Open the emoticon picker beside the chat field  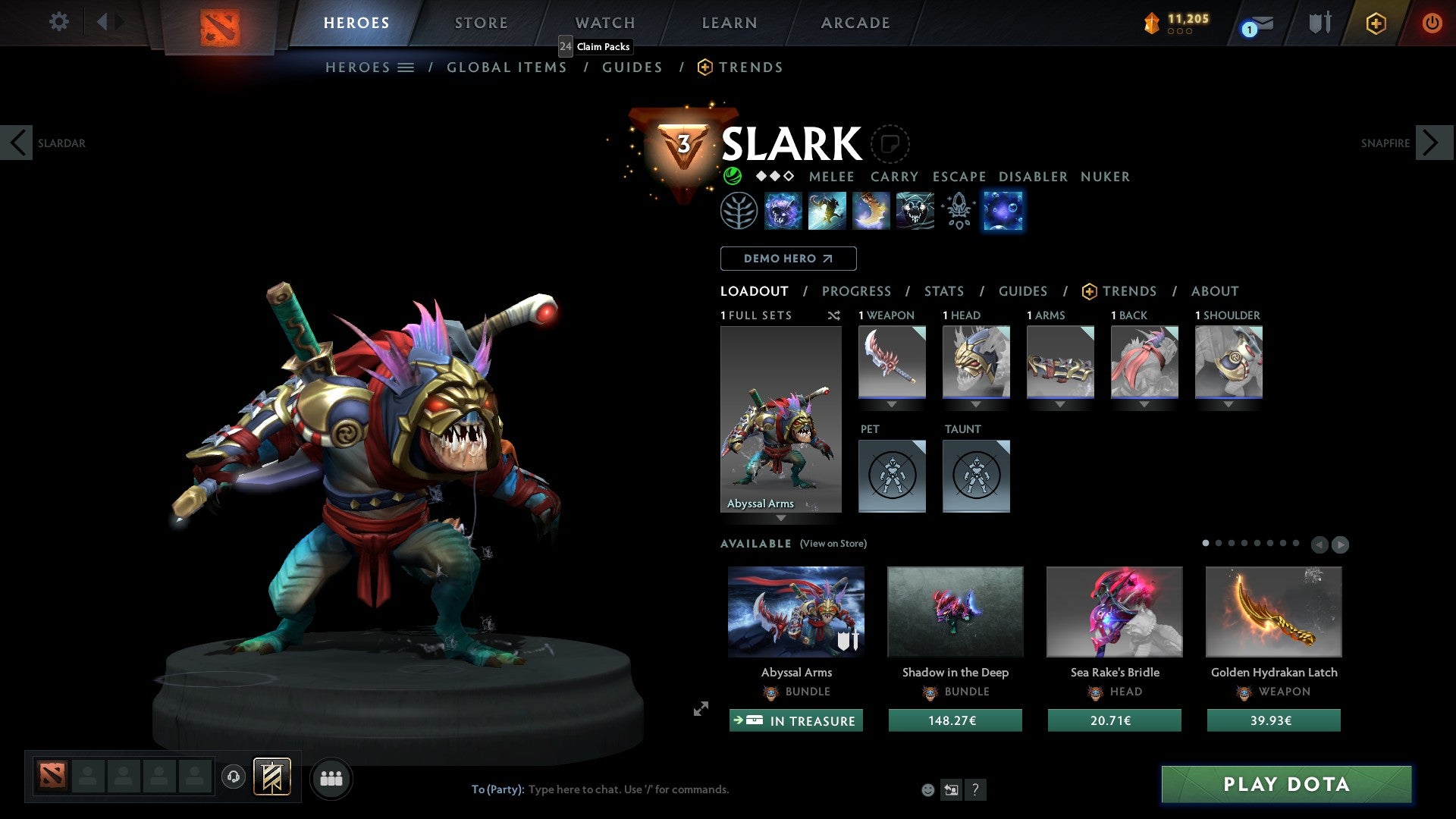(927, 789)
